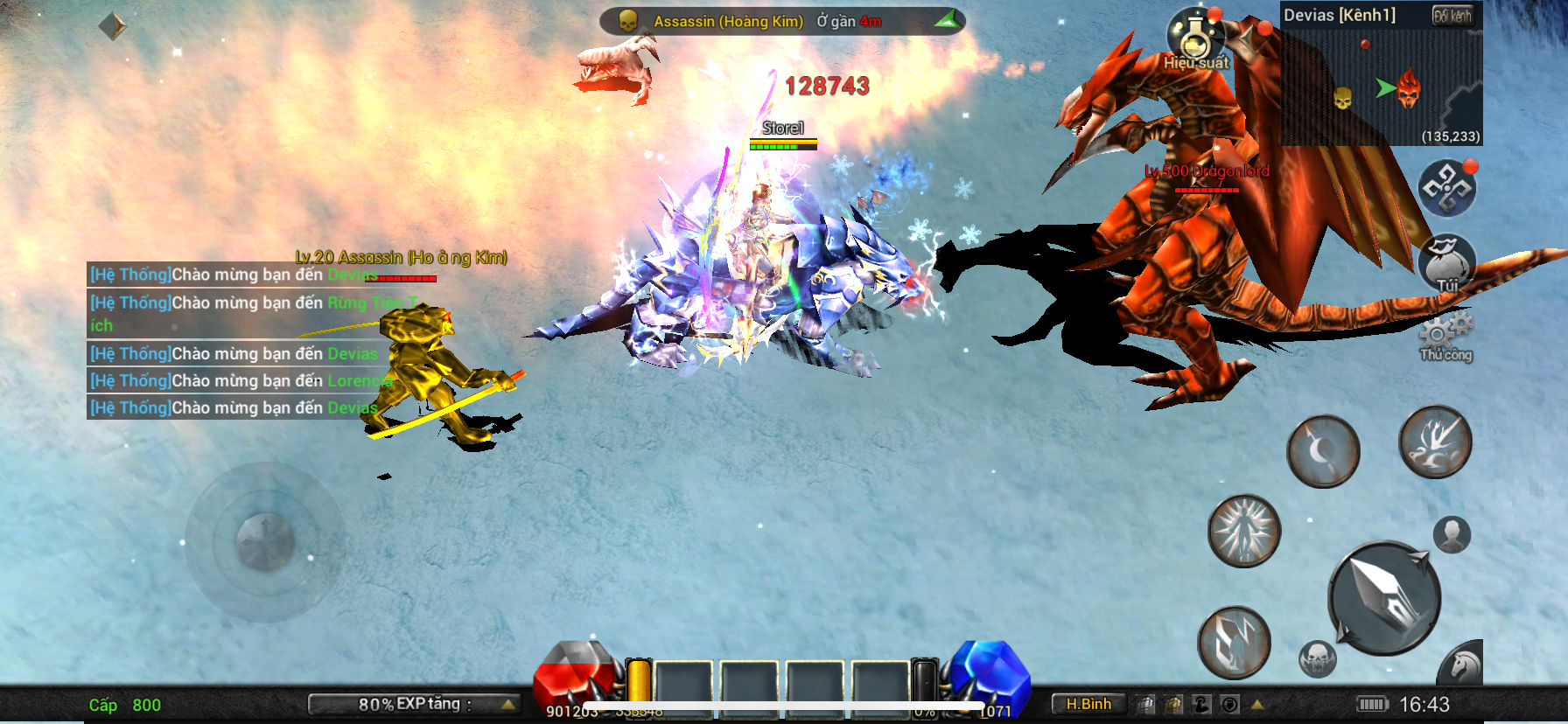Open the H.Bình peace mode selector
Viewport: 1568px width, 724px height.
(x=1088, y=704)
